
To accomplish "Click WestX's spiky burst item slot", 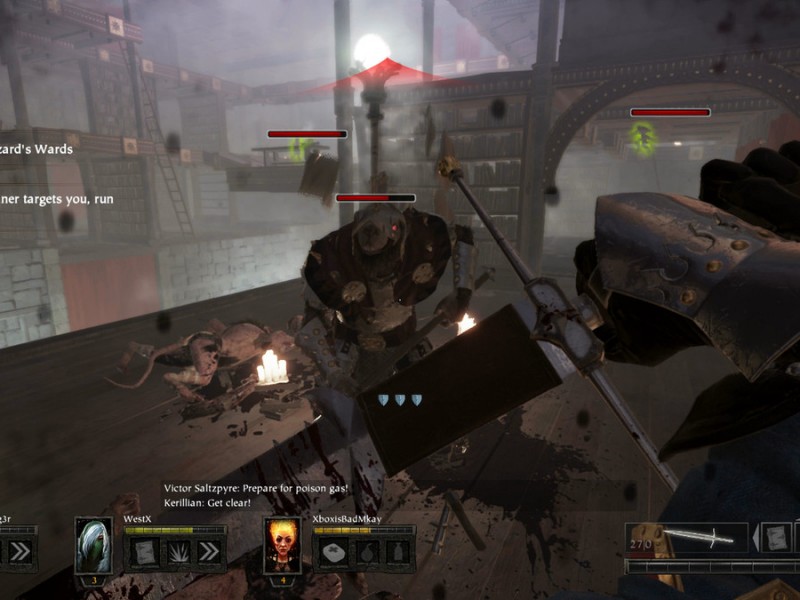I will 176,551.
